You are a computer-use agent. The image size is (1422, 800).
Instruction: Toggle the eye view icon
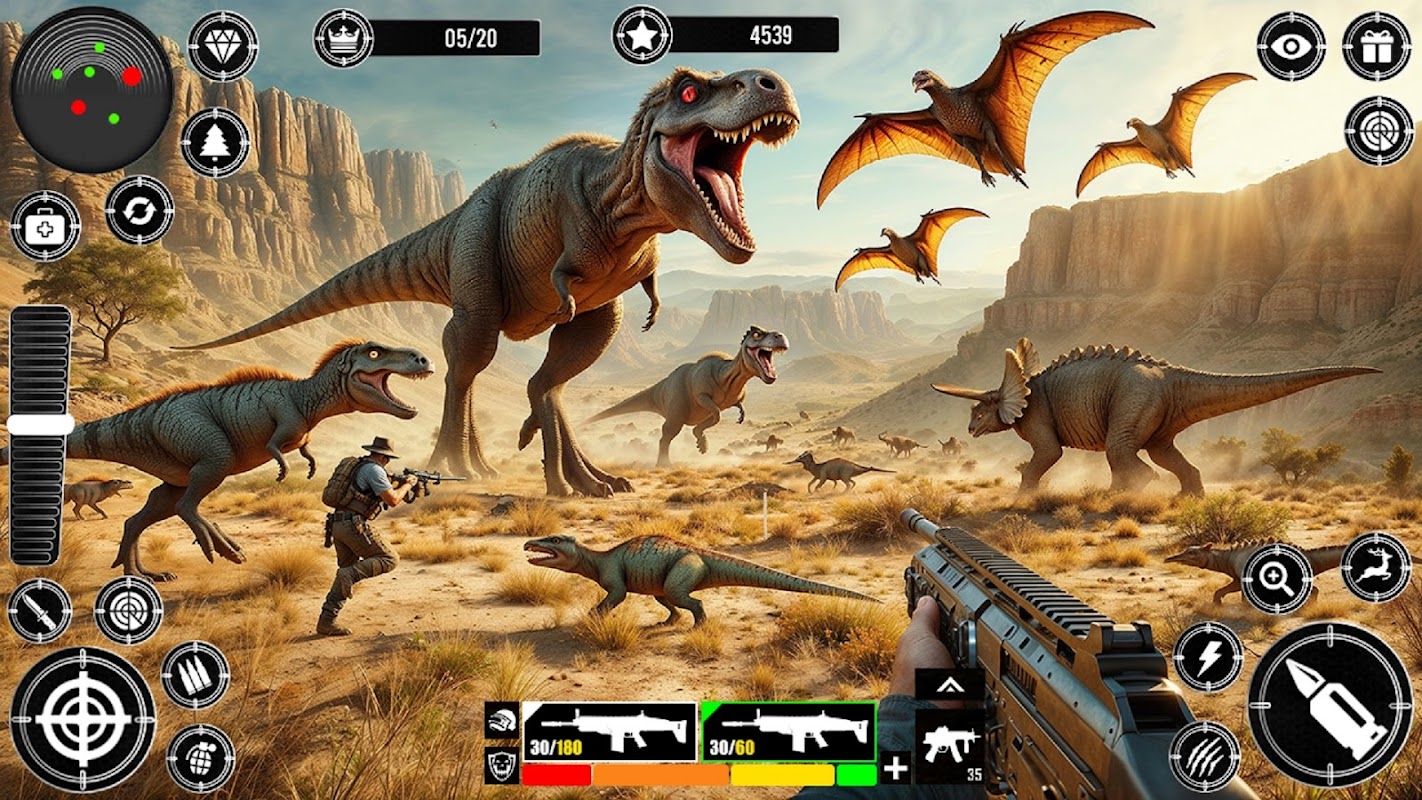(1291, 46)
